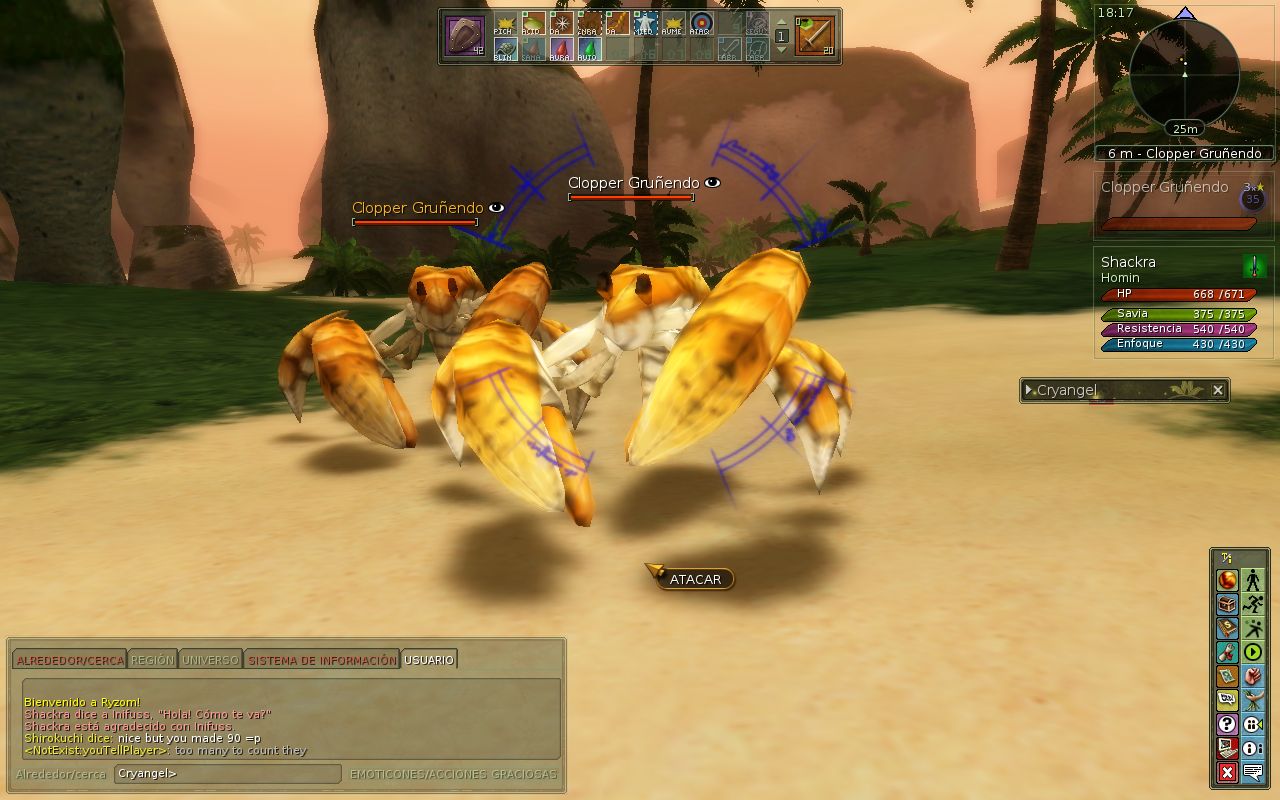This screenshot has width=1280, height=800.
Task: Use the MIED fear spell icon
Action: point(645,23)
